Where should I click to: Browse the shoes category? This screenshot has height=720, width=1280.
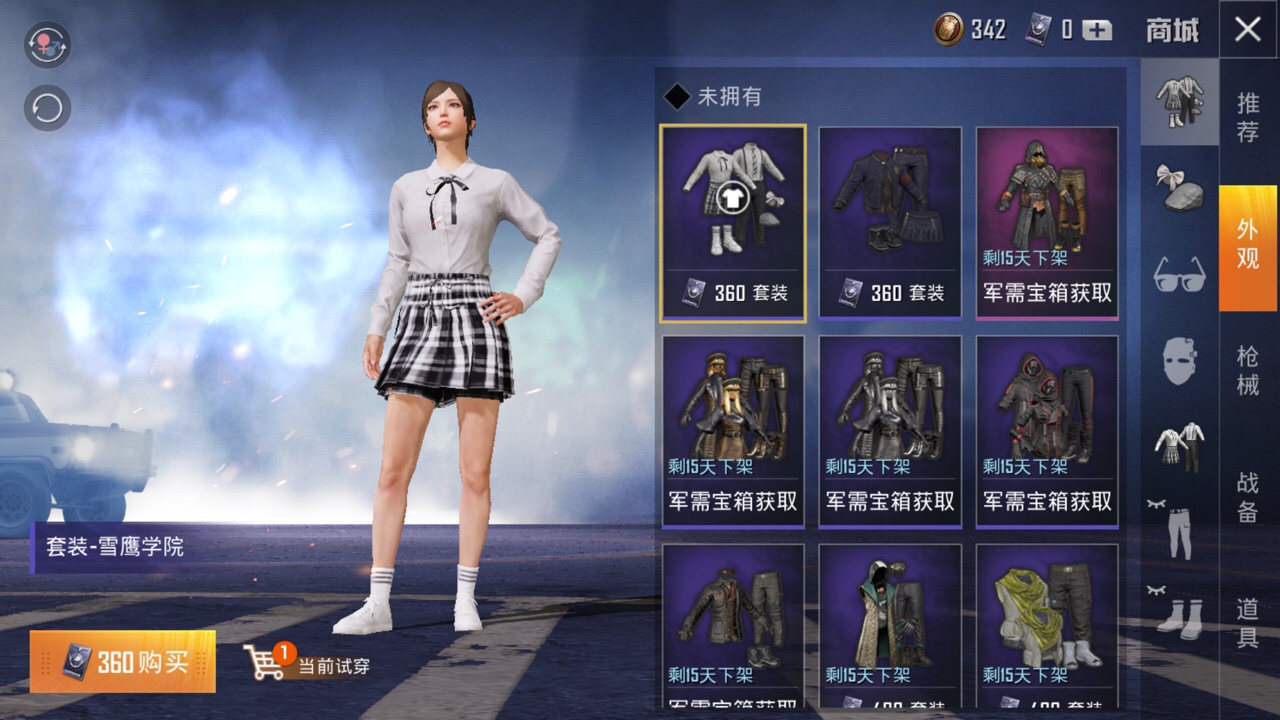tap(1180, 615)
